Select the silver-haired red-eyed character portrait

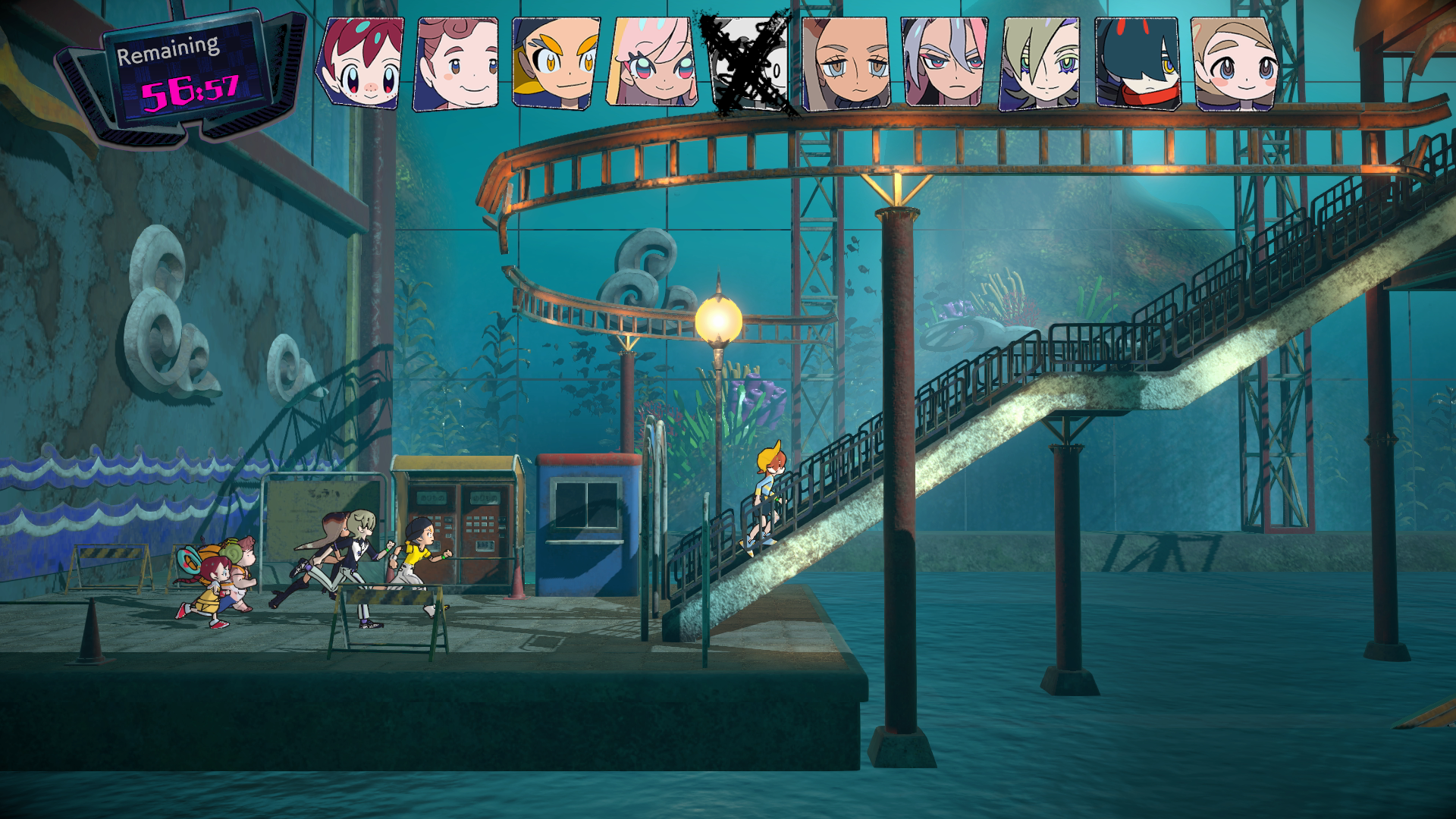(944, 64)
